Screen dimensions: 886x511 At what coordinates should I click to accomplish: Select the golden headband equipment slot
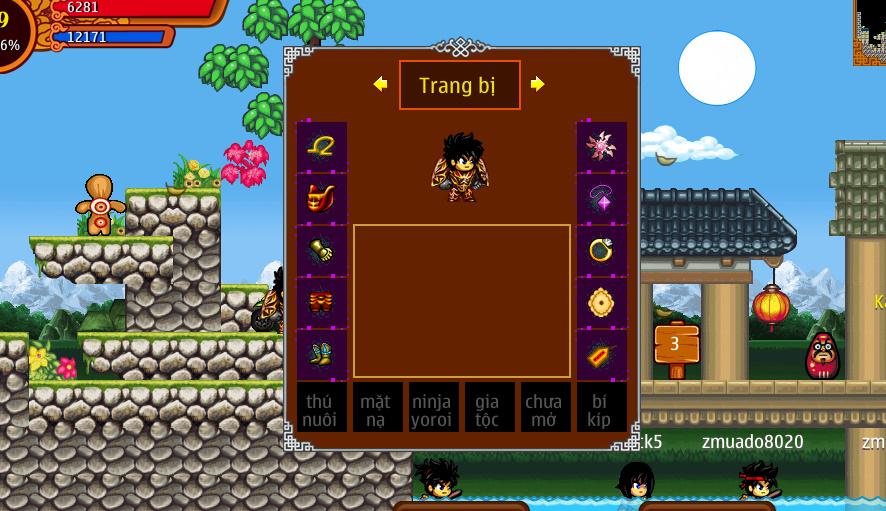point(322,147)
